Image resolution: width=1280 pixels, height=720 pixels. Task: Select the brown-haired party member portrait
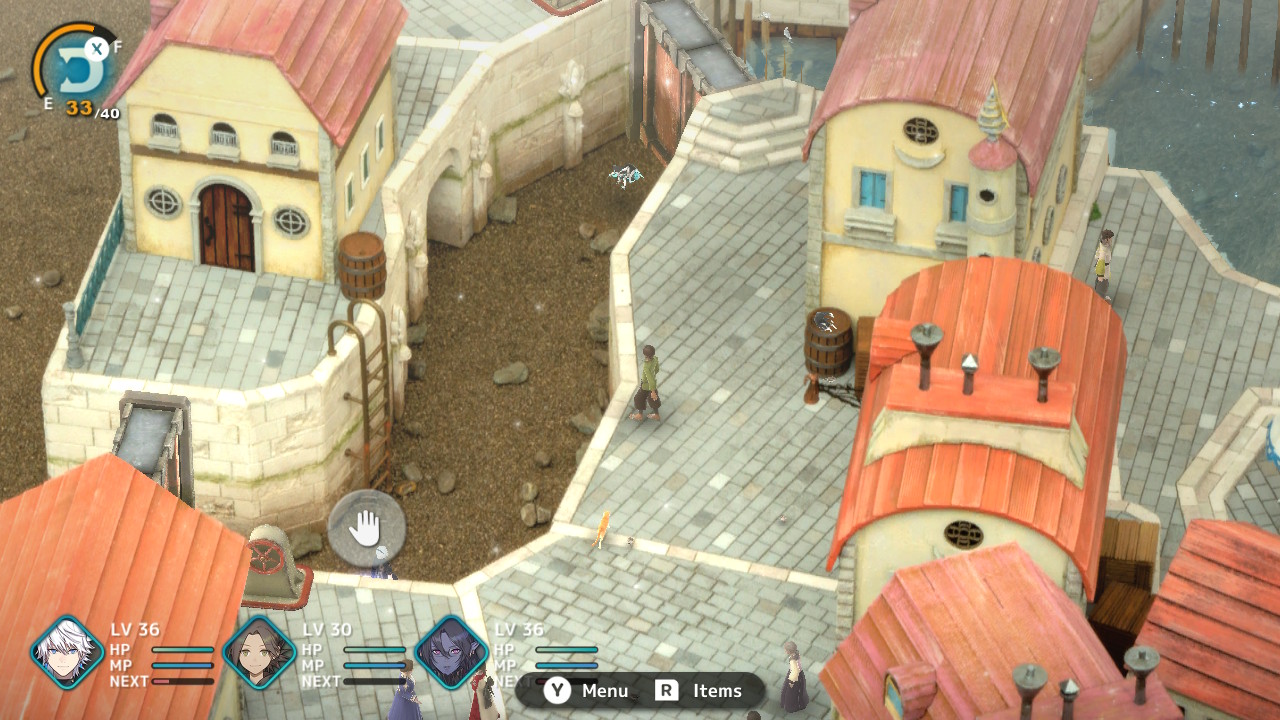(259, 653)
